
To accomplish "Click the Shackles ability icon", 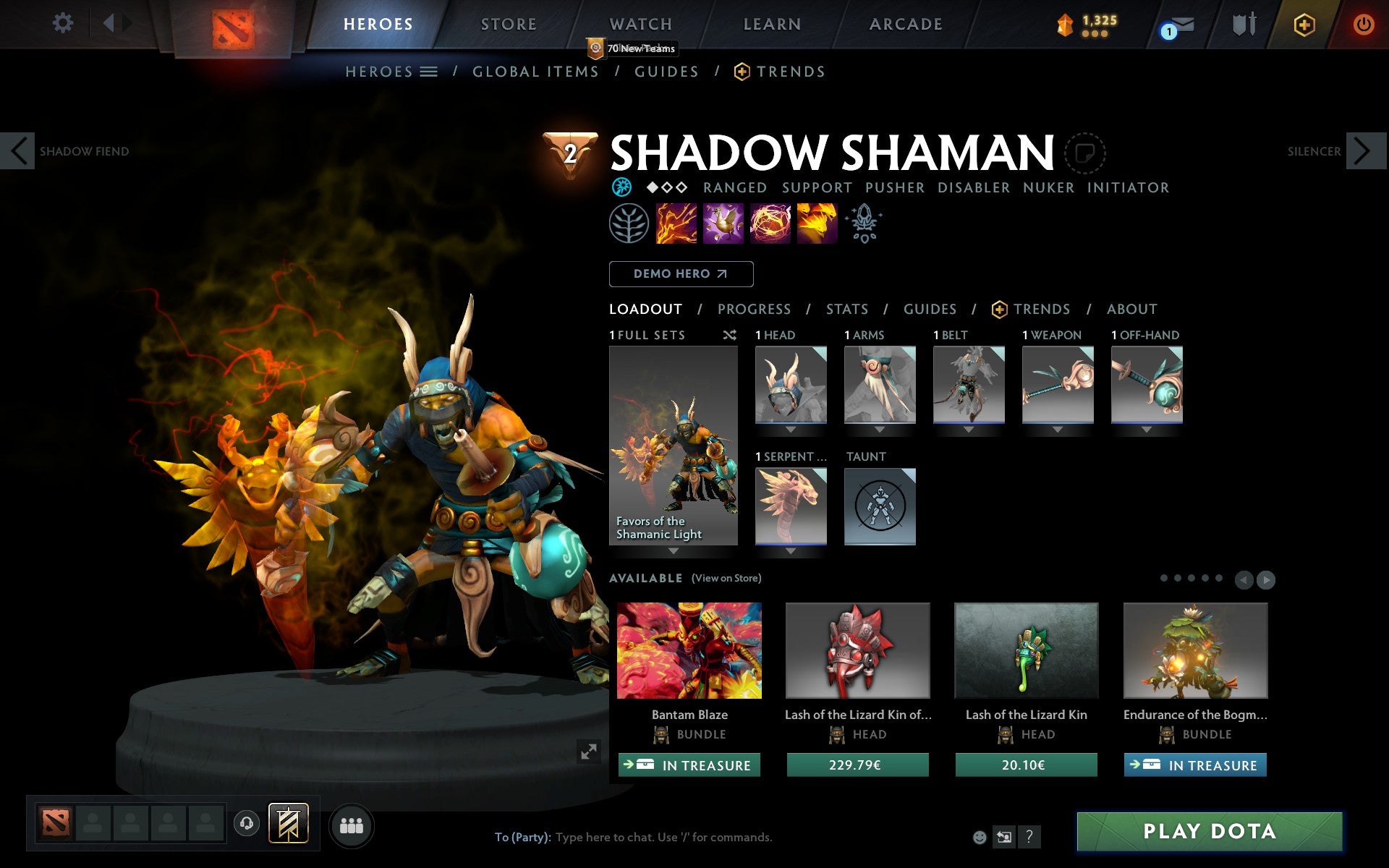I will [770, 224].
